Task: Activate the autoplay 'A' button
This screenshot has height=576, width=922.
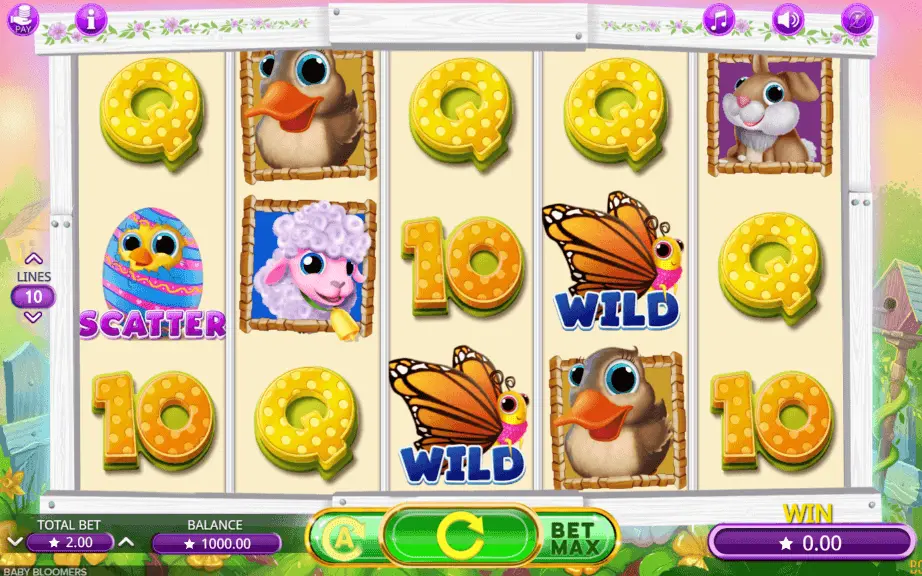Action: 344,540
